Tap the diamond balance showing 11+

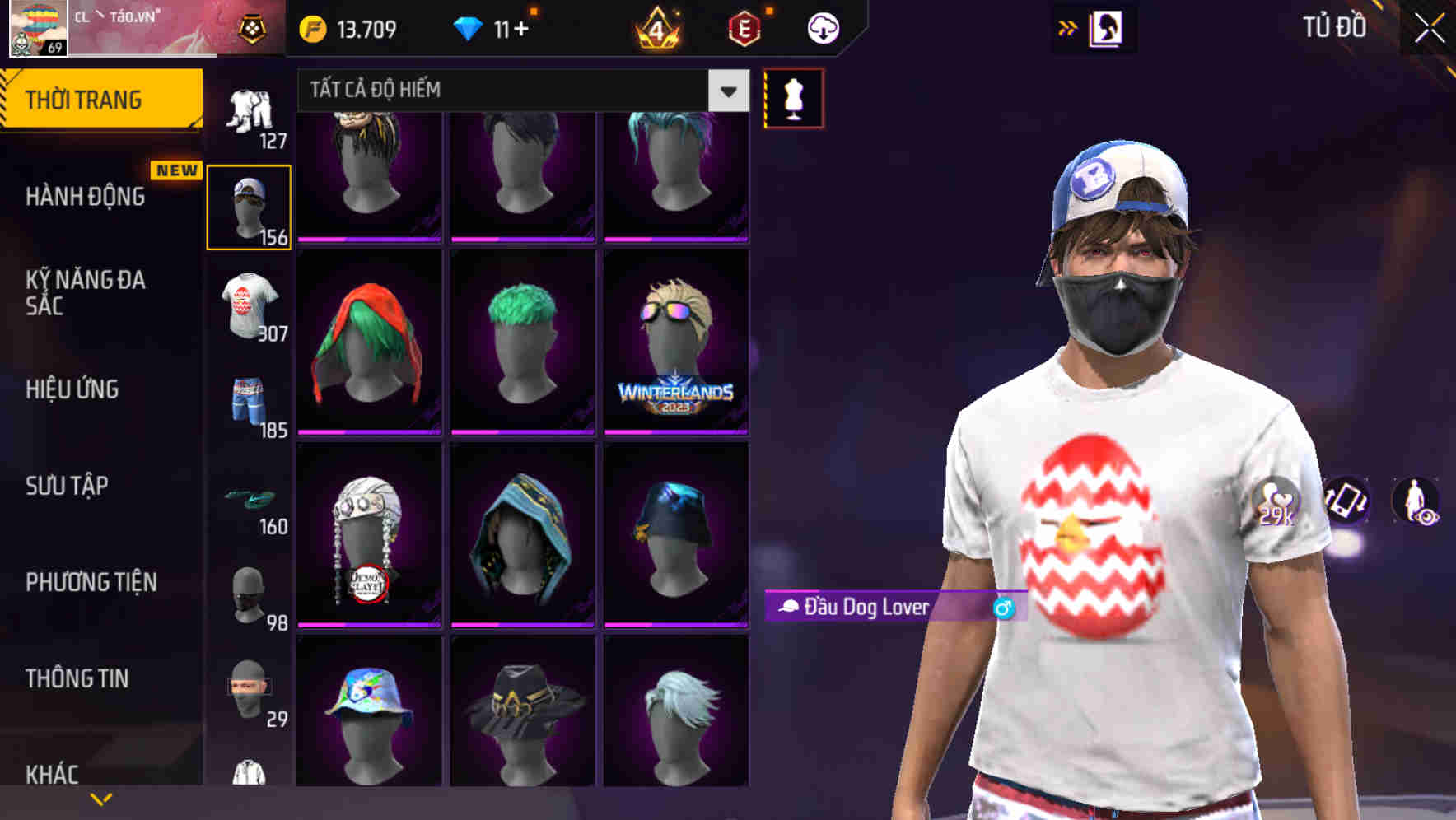(x=495, y=27)
